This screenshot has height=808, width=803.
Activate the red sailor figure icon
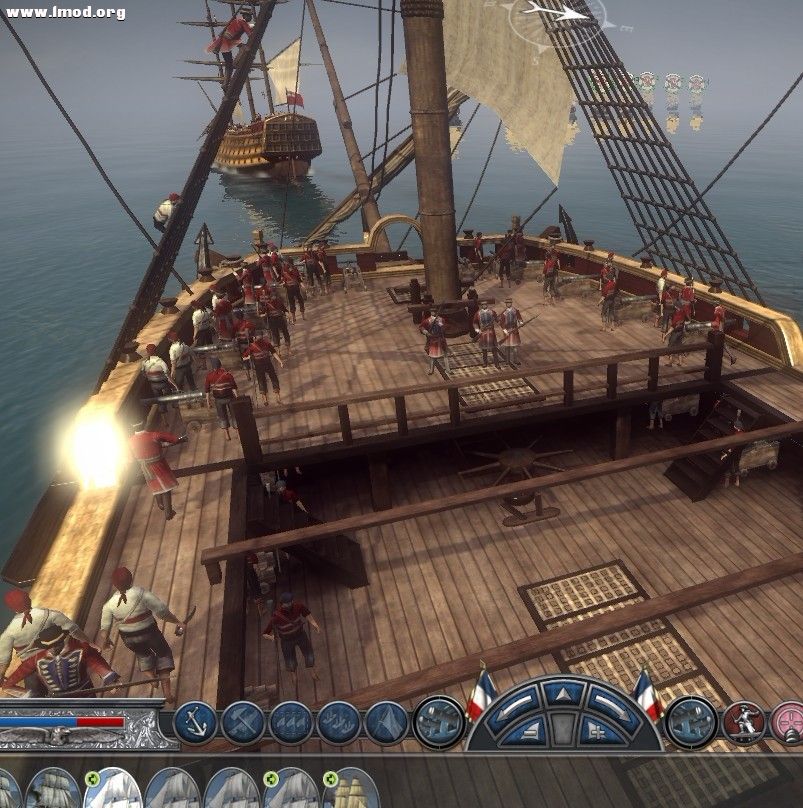pos(743,722)
